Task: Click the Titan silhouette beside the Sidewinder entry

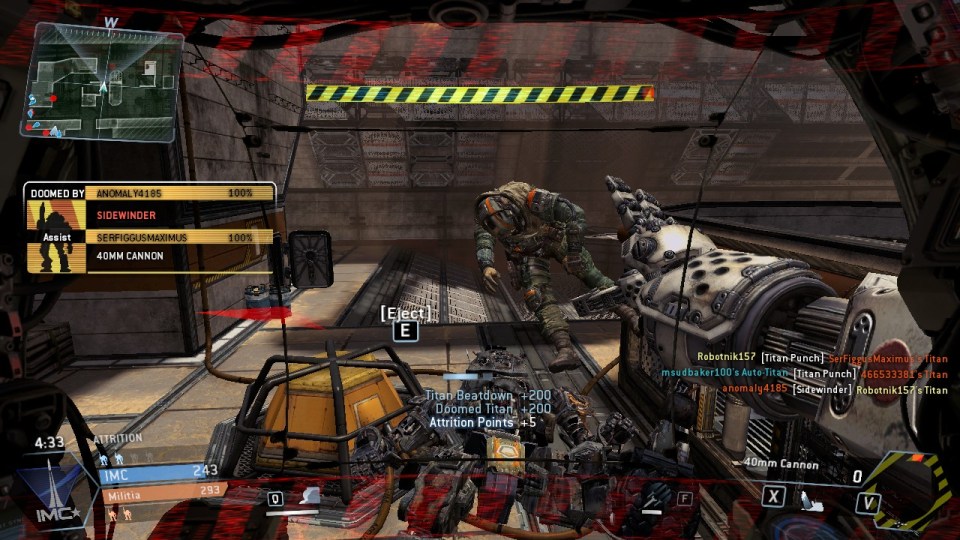Action: [44, 214]
